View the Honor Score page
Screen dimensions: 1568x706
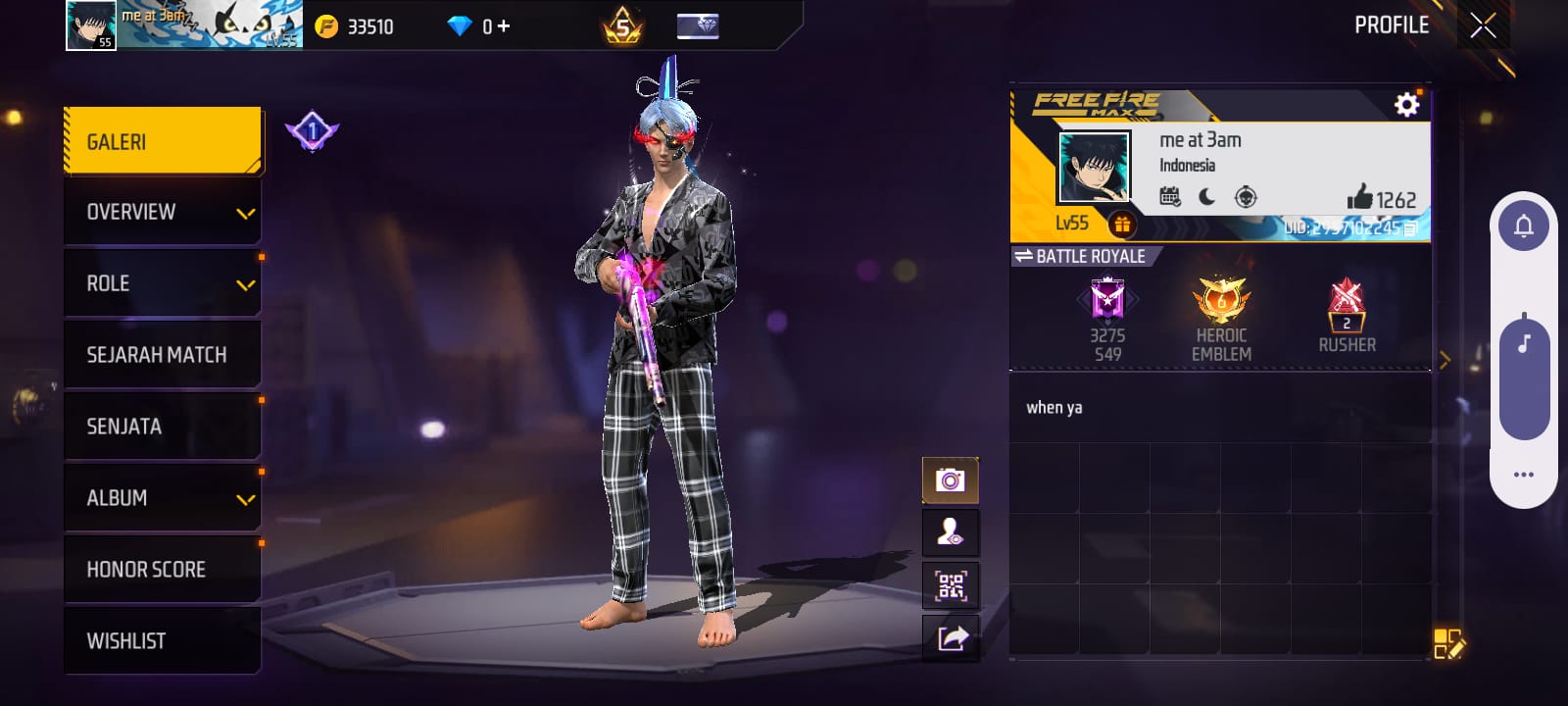tap(163, 570)
